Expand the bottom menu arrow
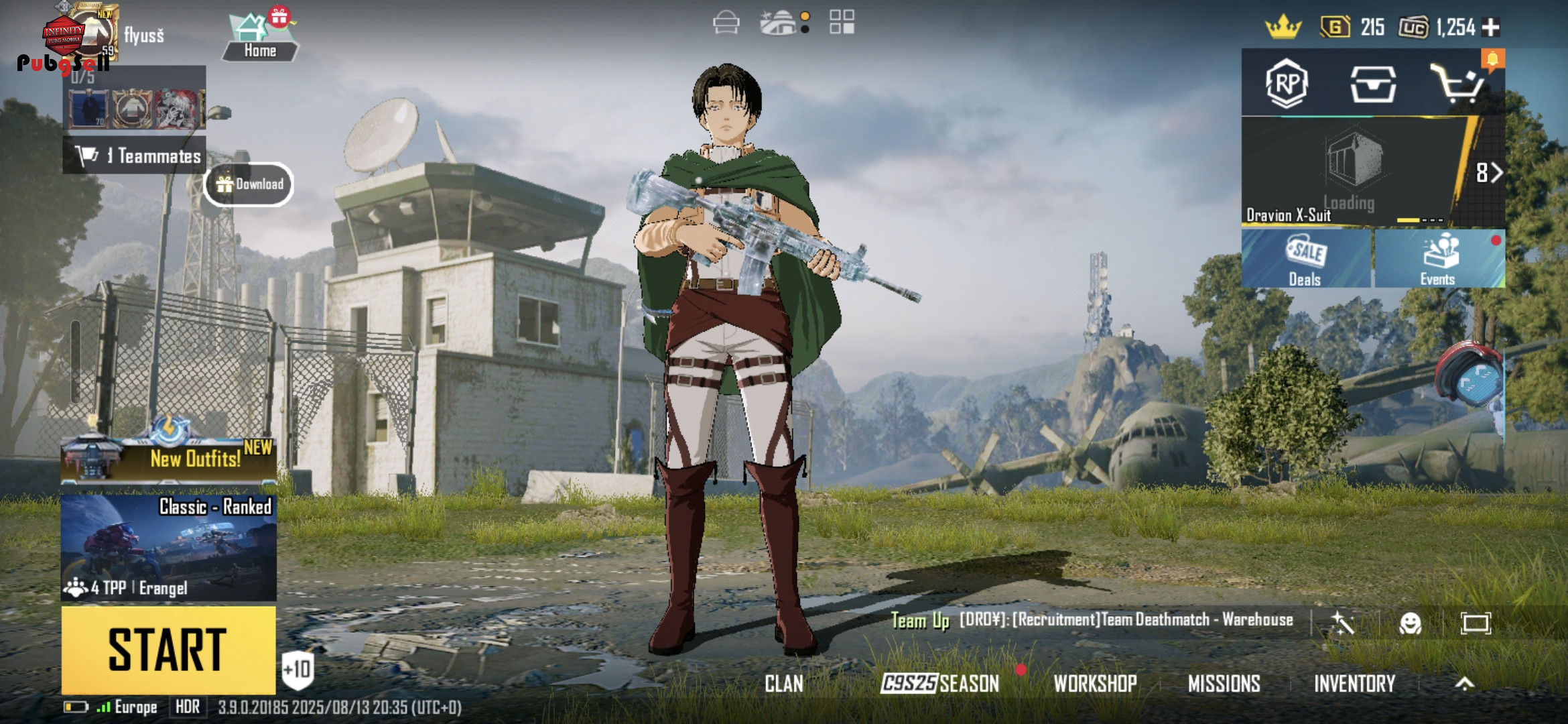The image size is (1568, 724). click(1465, 684)
